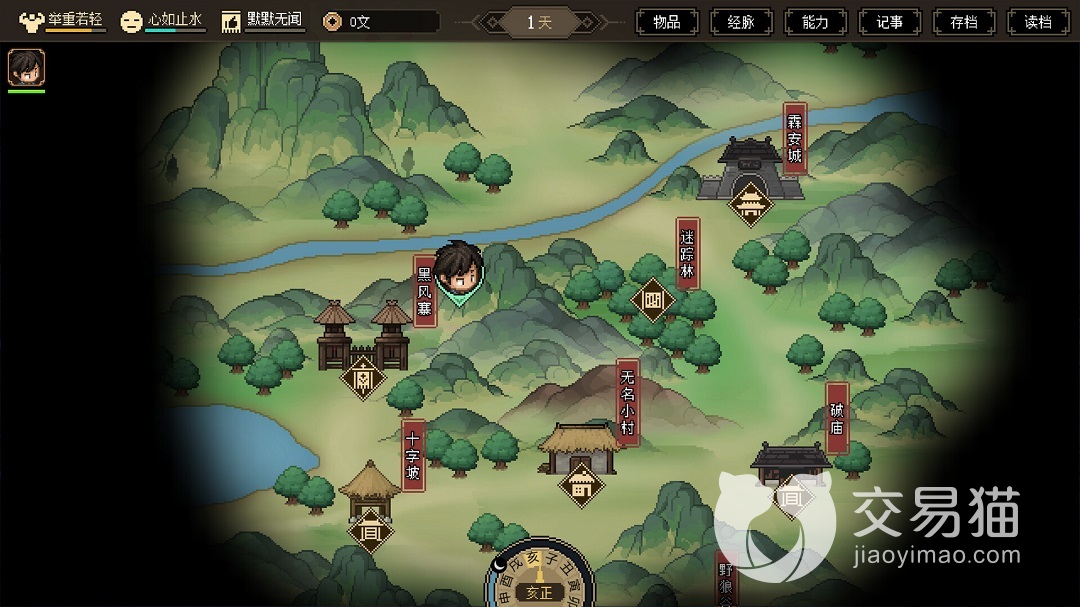Go to the 十字坡 map marker

(x=370, y=529)
